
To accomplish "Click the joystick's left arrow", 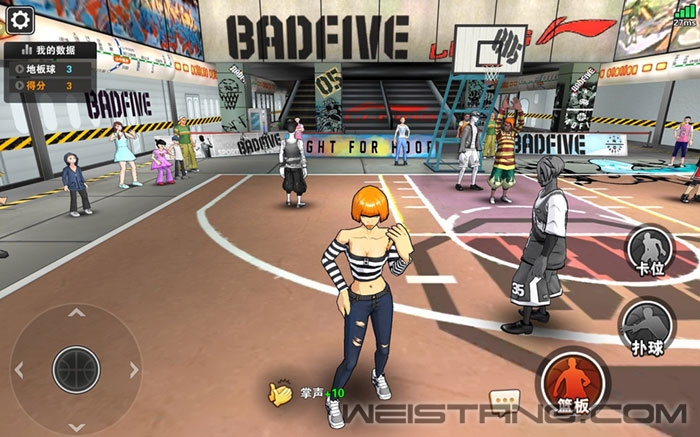I will click(18, 369).
